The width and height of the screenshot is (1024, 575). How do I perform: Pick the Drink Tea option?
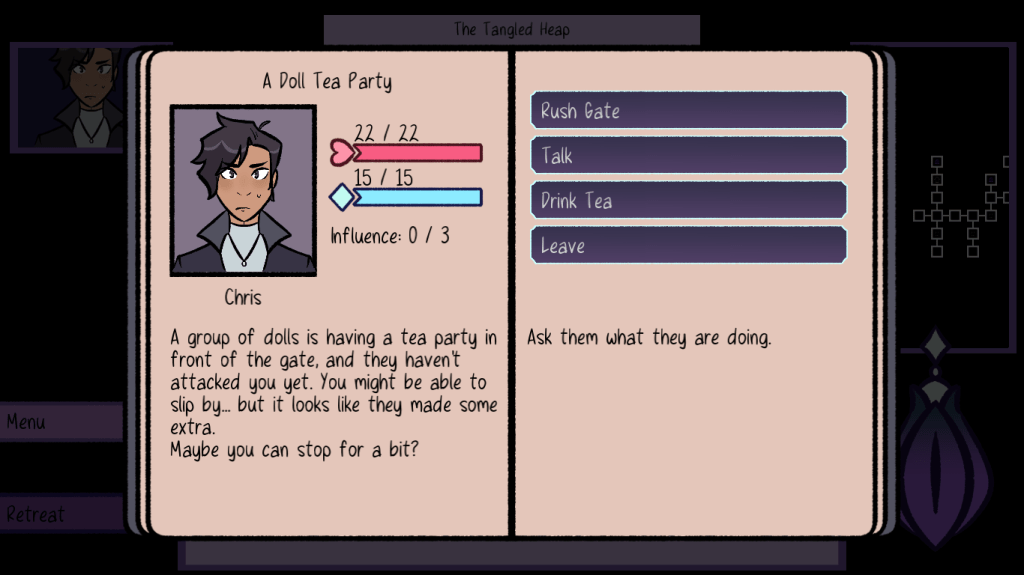tap(688, 201)
